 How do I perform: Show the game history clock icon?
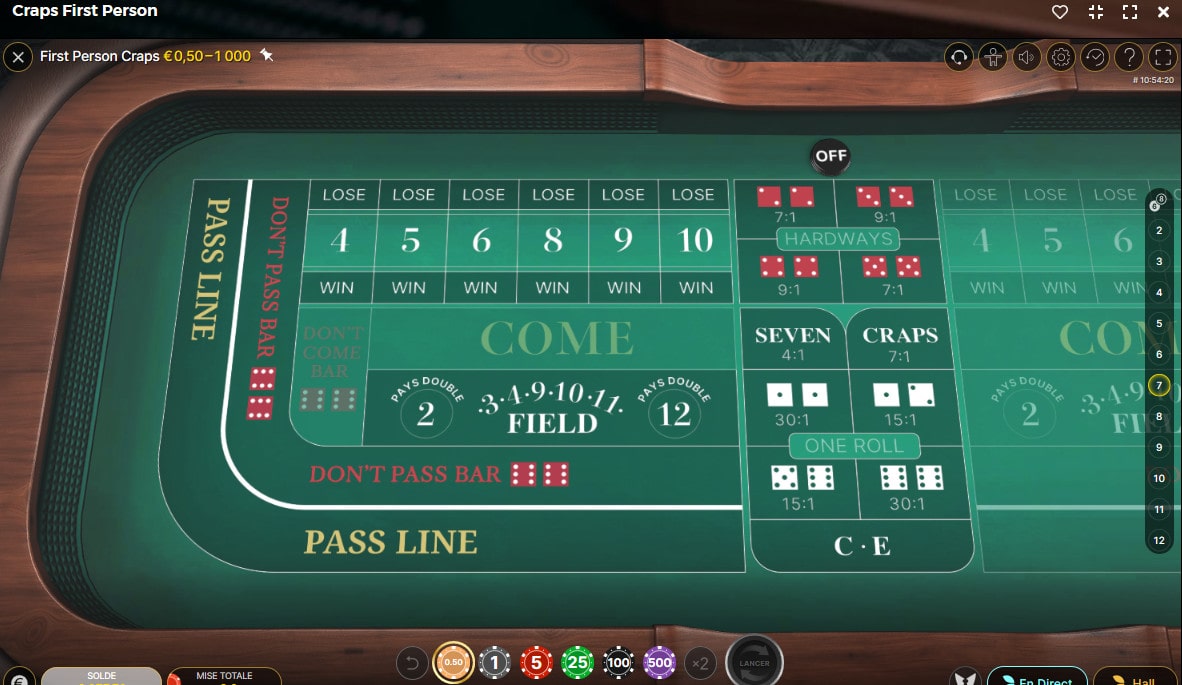pyautogui.click(x=1094, y=57)
